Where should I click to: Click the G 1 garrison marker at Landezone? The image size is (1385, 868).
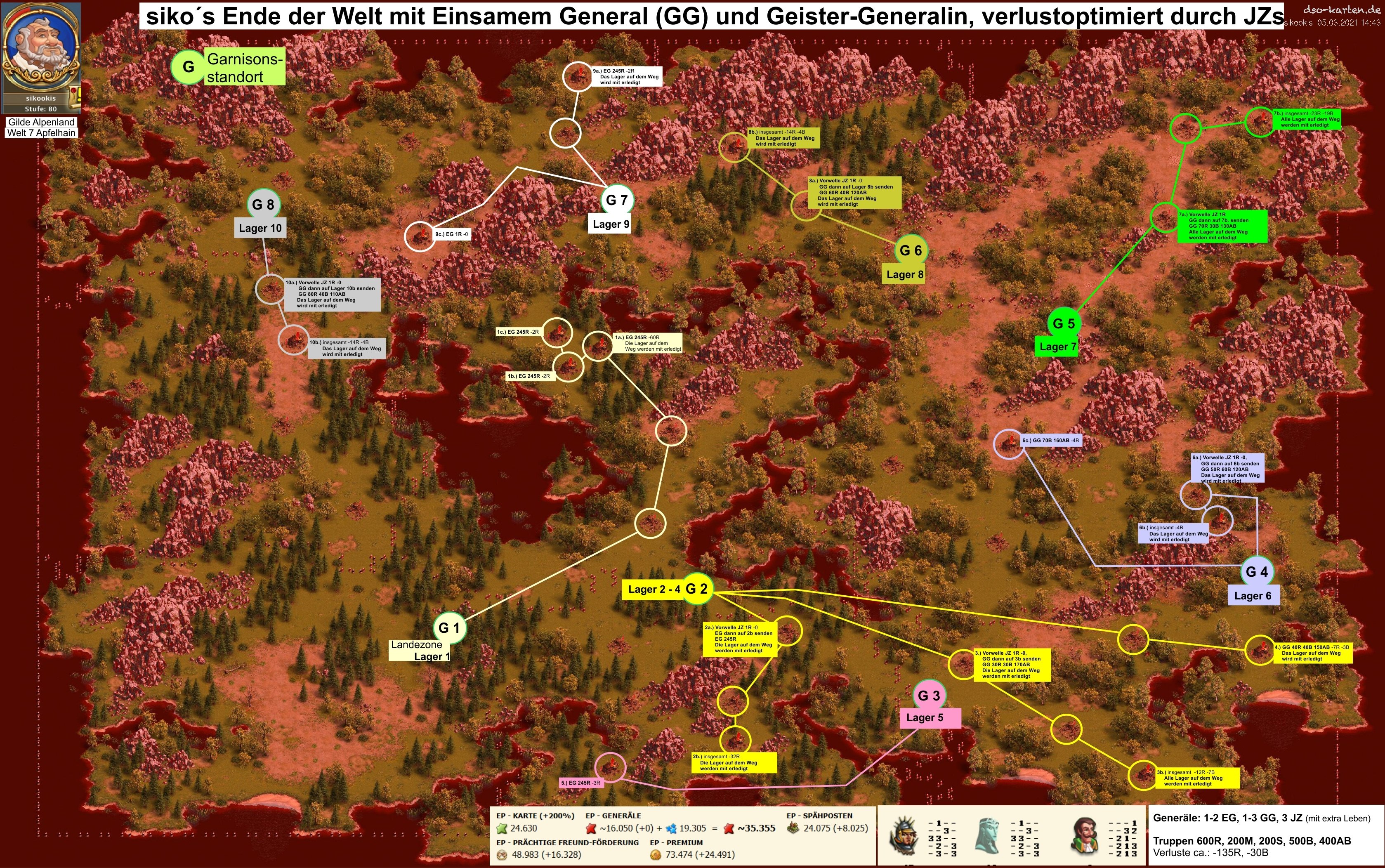(x=449, y=627)
